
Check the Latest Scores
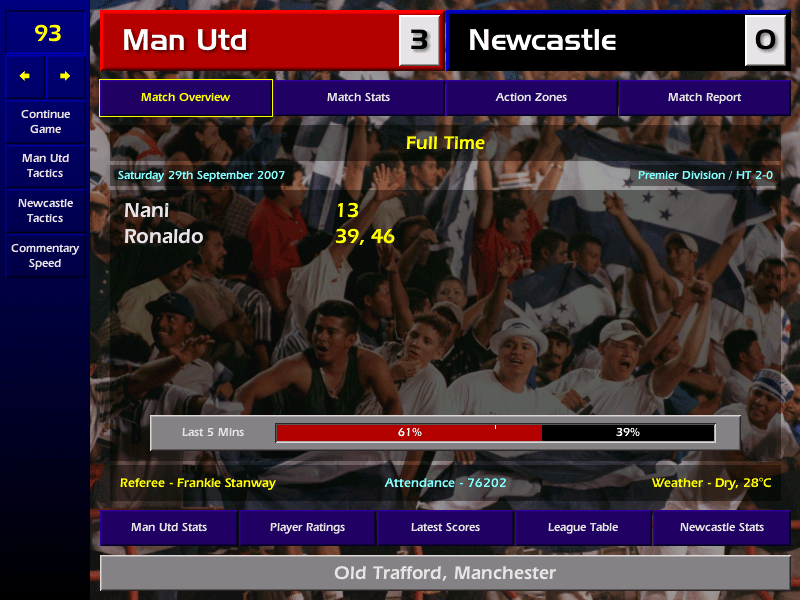(445, 527)
